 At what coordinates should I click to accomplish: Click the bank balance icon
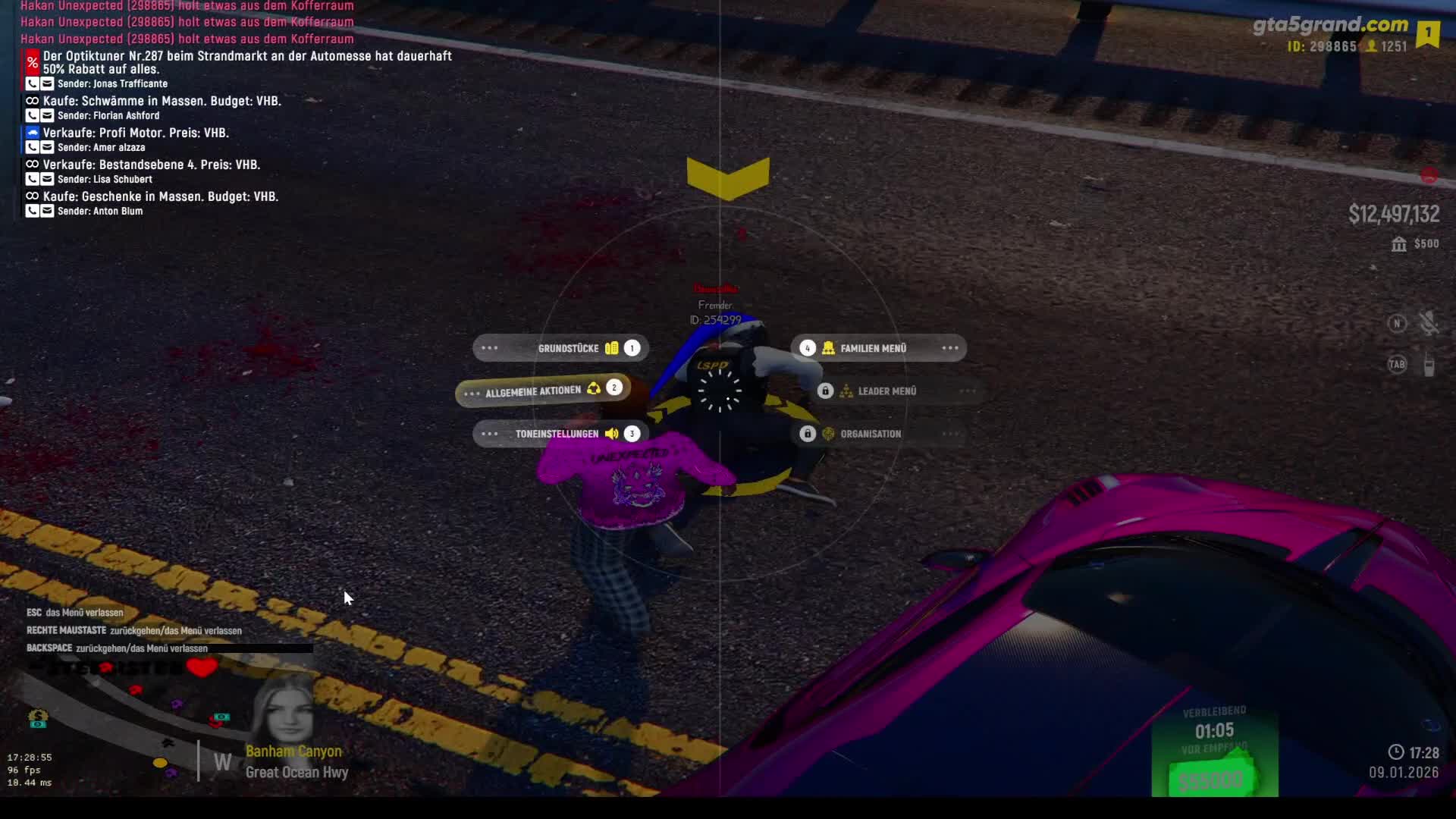(1399, 244)
